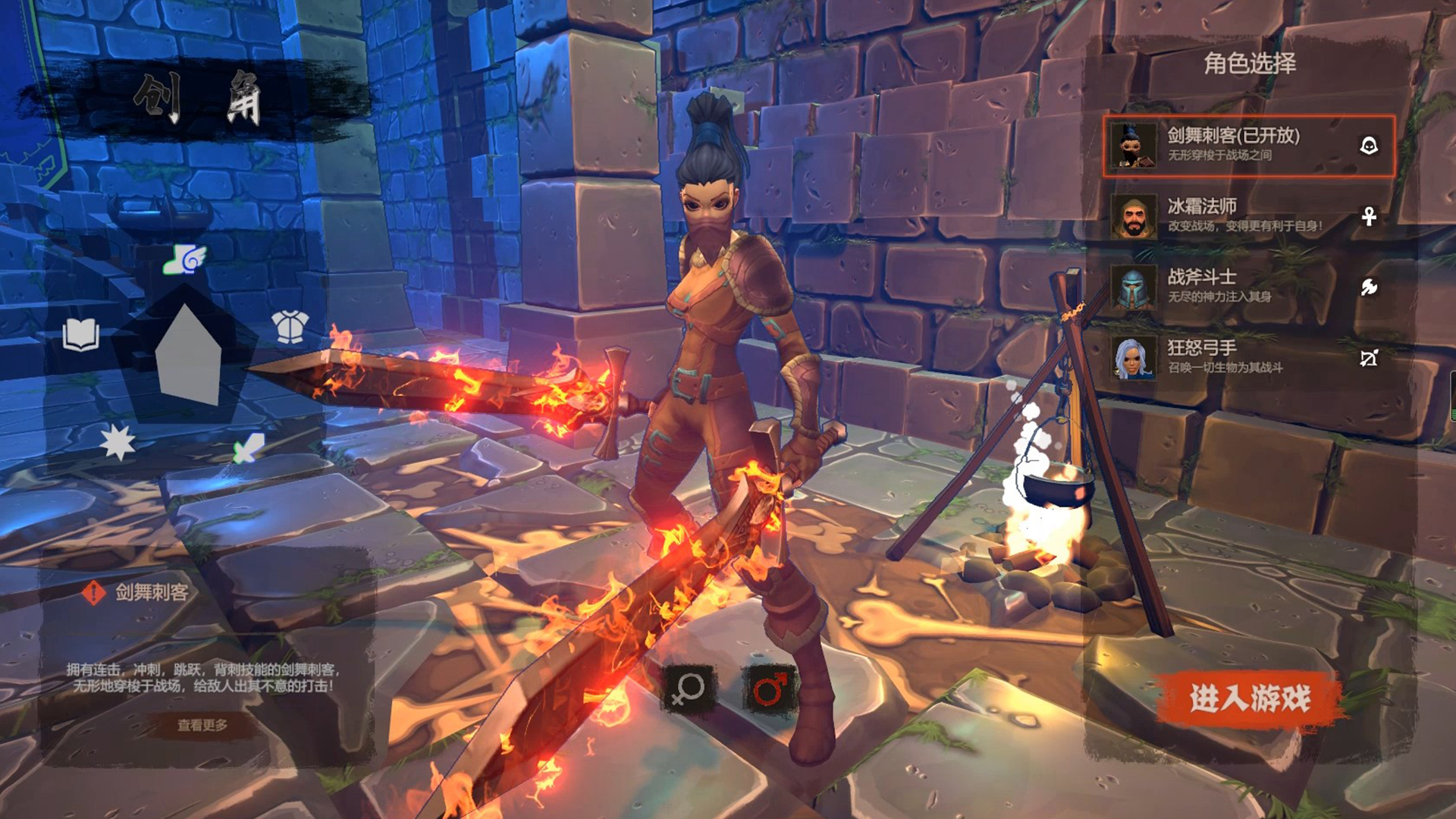Select the sword stat icon

click(249, 448)
